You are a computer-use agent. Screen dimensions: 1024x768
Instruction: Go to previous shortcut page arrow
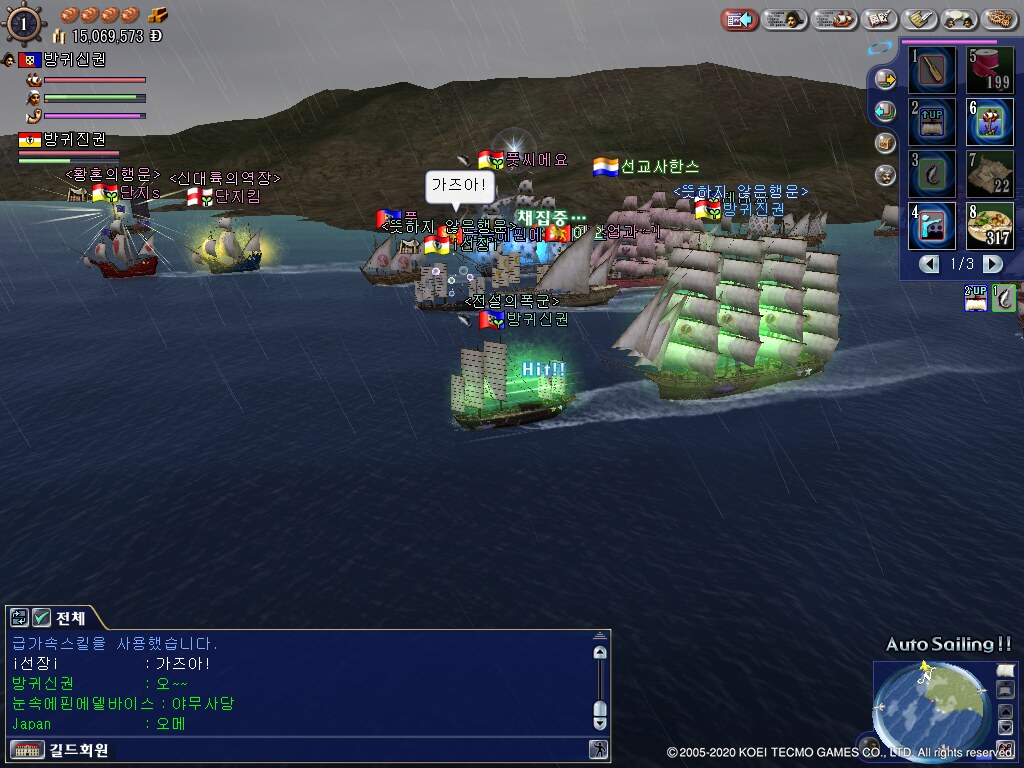[930, 264]
